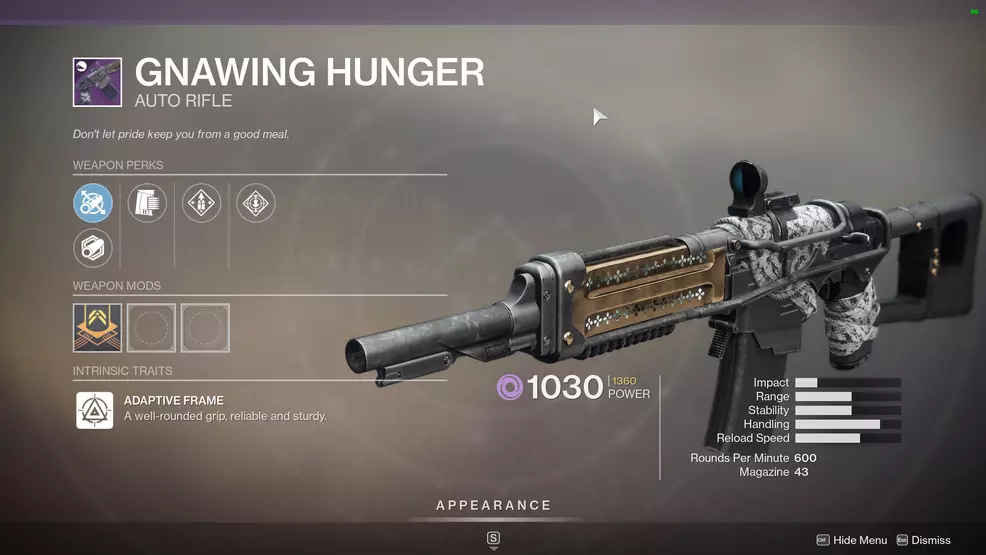Choose the alternate barrel perk below the blue one

tap(93, 248)
